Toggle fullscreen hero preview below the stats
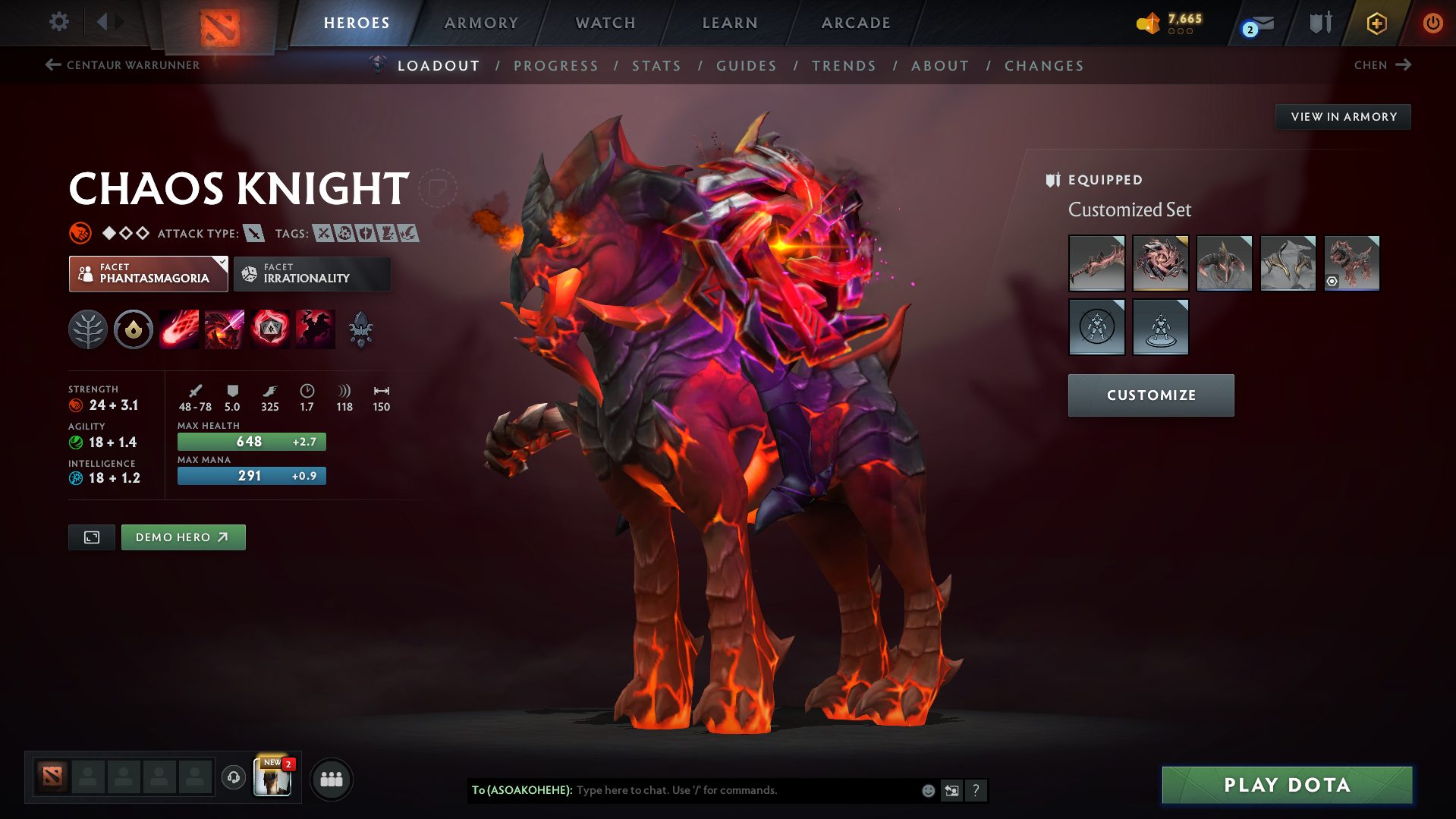 coord(91,537)
